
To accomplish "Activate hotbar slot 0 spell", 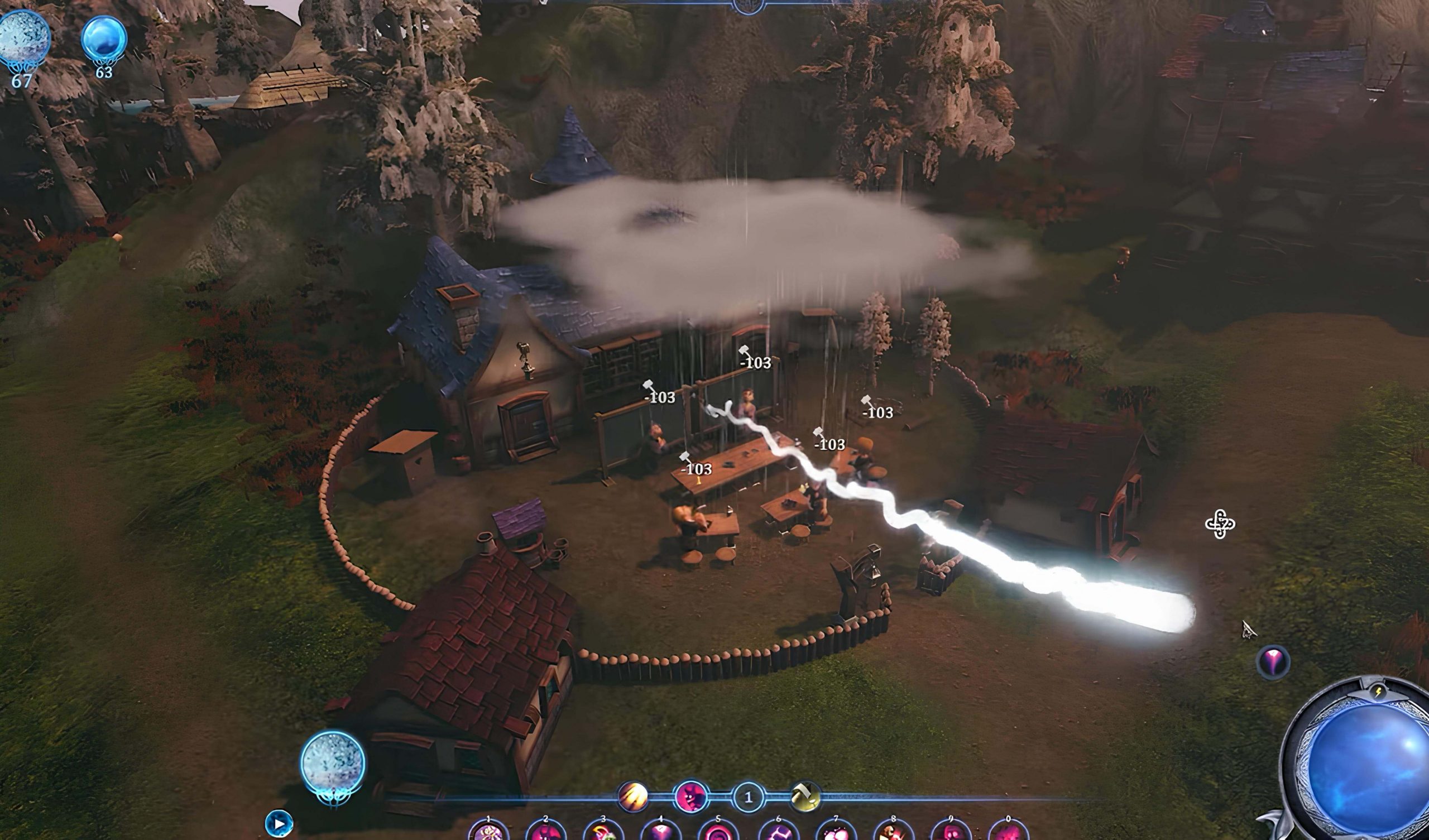I will tap(1008, 832).
